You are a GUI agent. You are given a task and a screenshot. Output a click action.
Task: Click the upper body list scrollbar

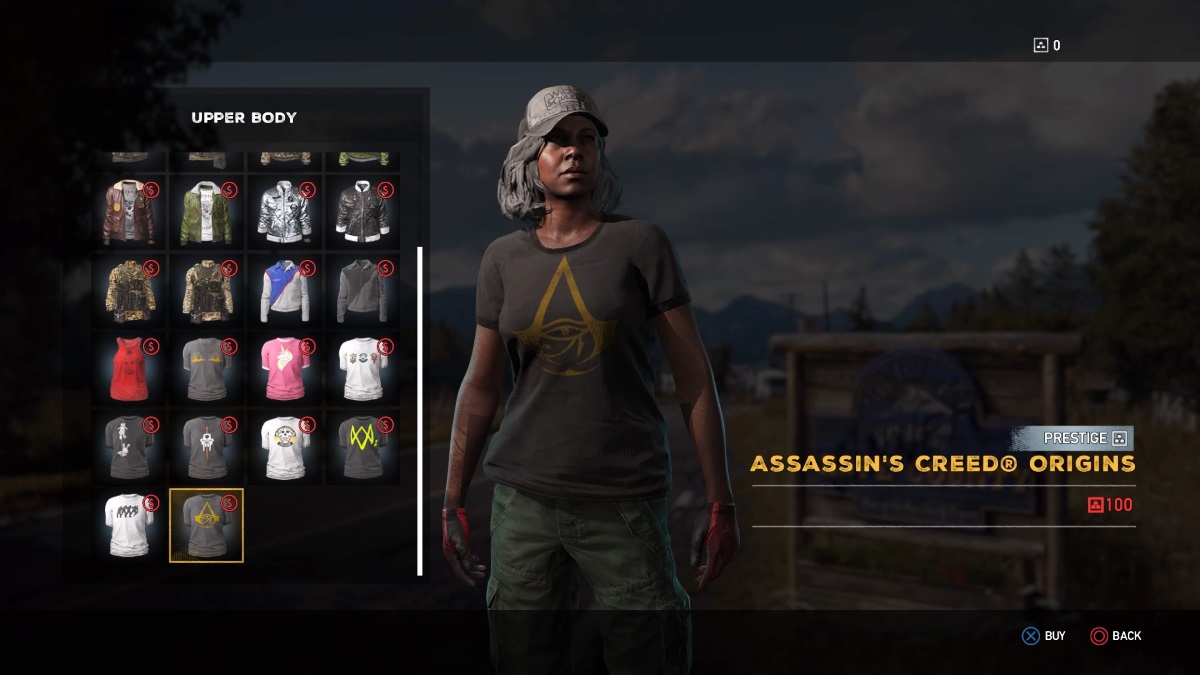(x=420, y=410)
